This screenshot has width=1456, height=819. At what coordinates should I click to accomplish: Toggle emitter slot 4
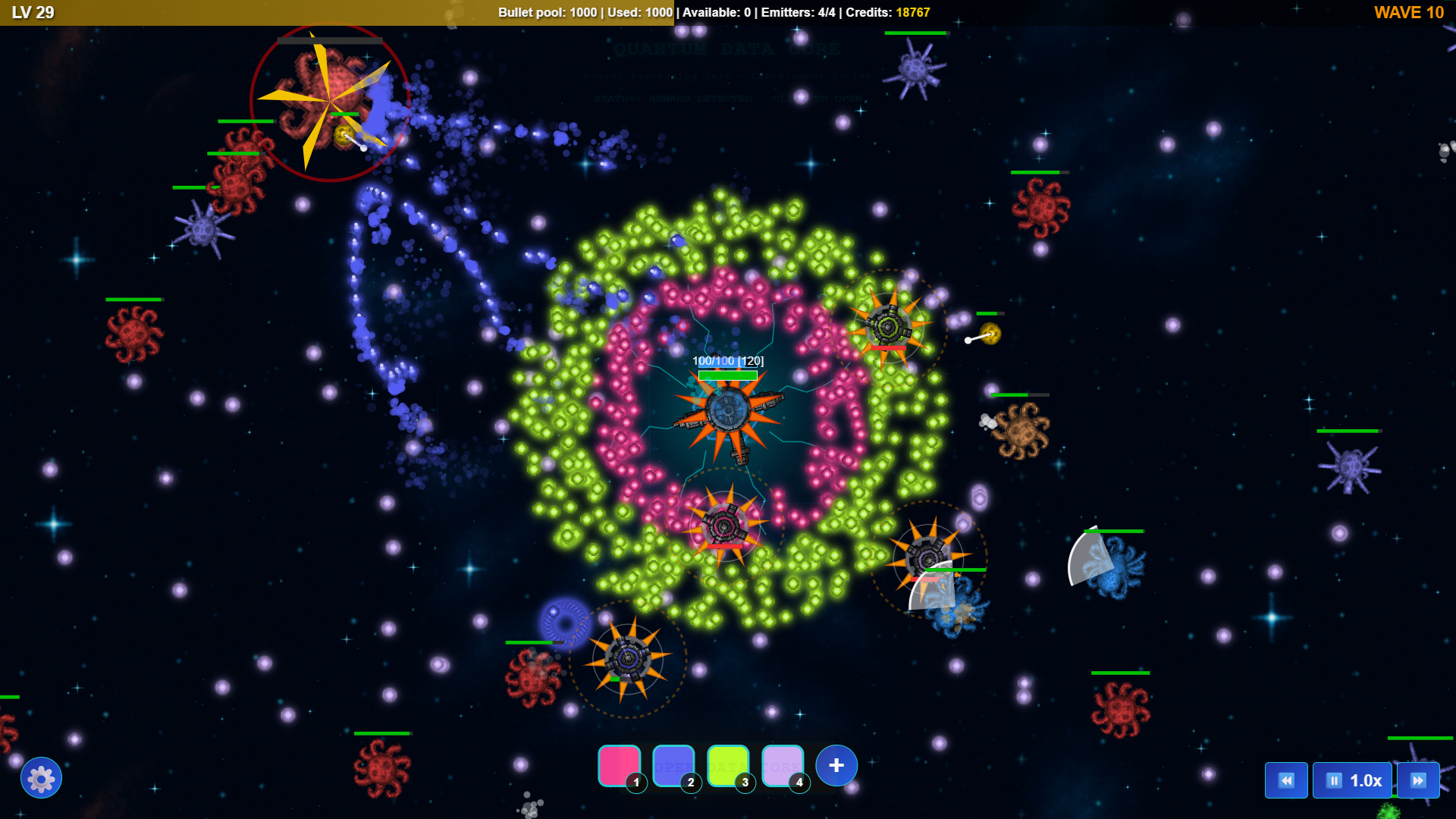click(x=782, y=765)
